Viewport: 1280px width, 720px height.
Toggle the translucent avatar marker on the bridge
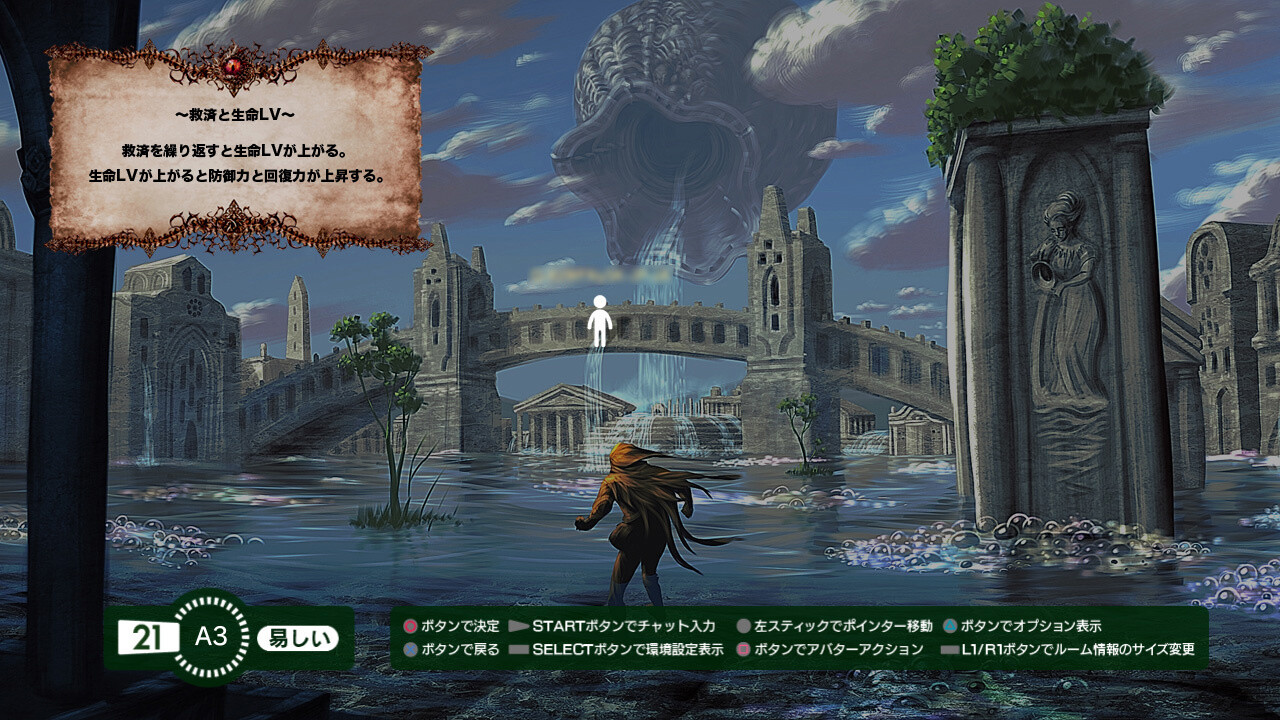click(601, 320)
